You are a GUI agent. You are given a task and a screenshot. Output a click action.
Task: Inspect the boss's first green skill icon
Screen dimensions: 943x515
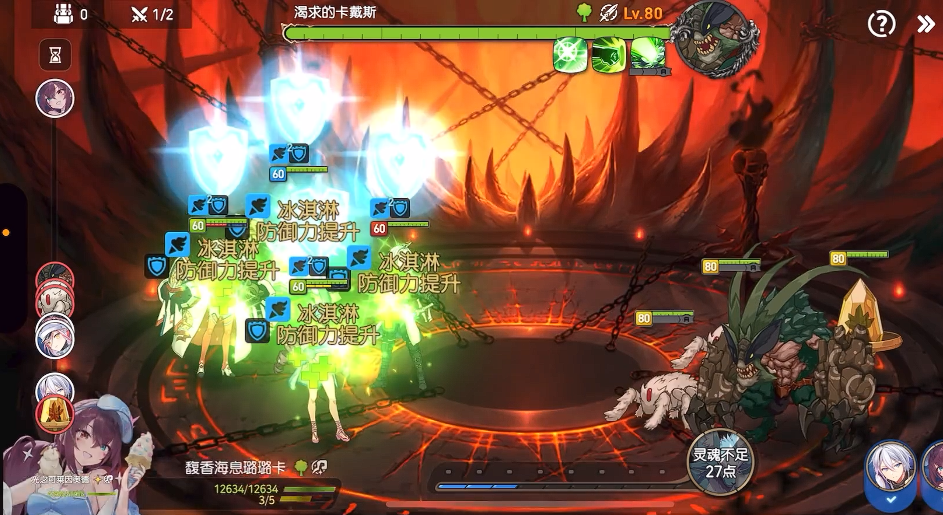(x=570, y=54)
